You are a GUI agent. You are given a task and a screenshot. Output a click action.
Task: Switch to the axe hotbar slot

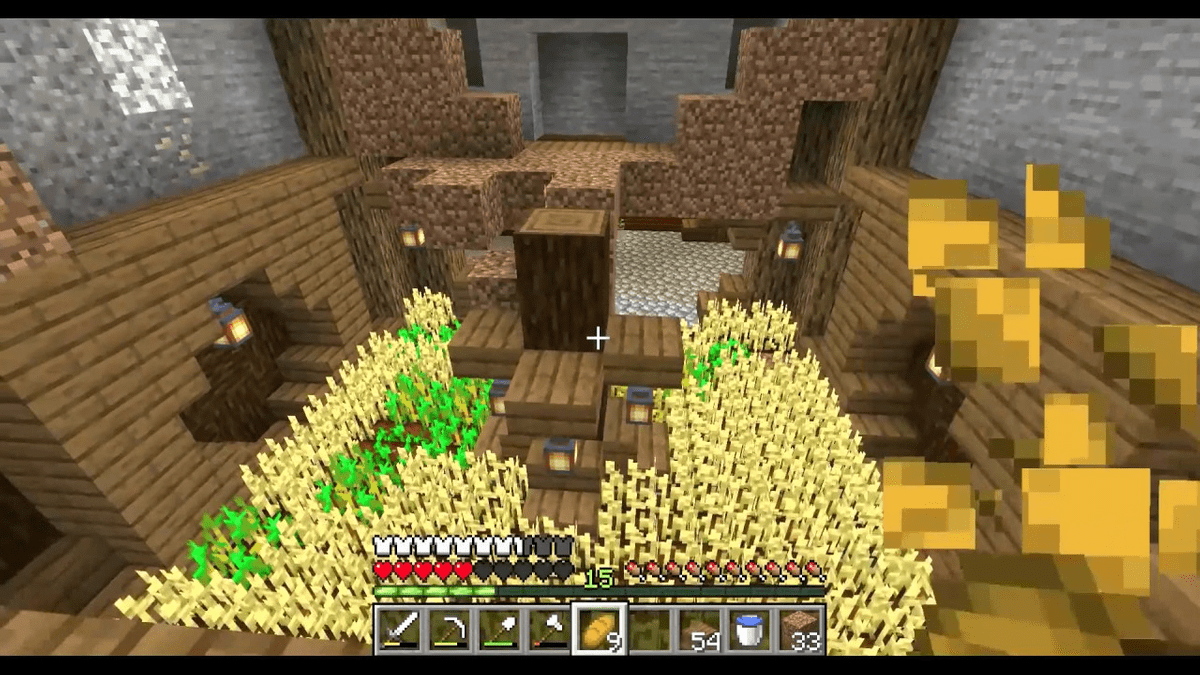(548, 629)
